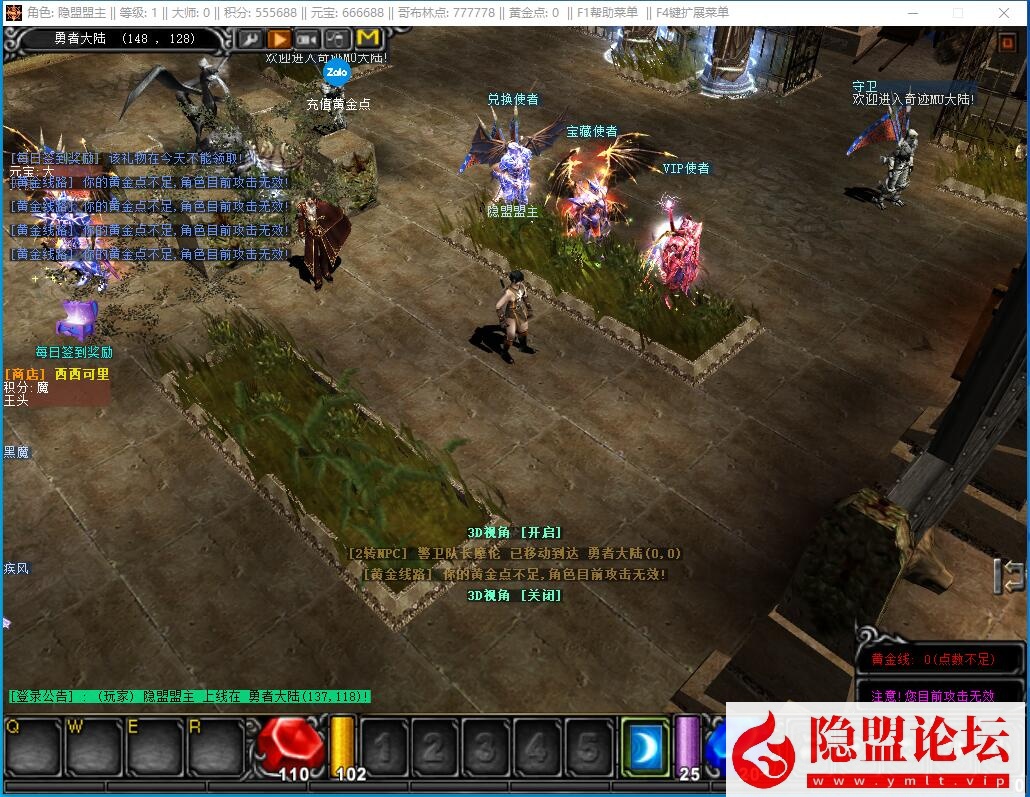1030x797 pixels.
Task: Open the wrench settings button
Action: [250, 39]
